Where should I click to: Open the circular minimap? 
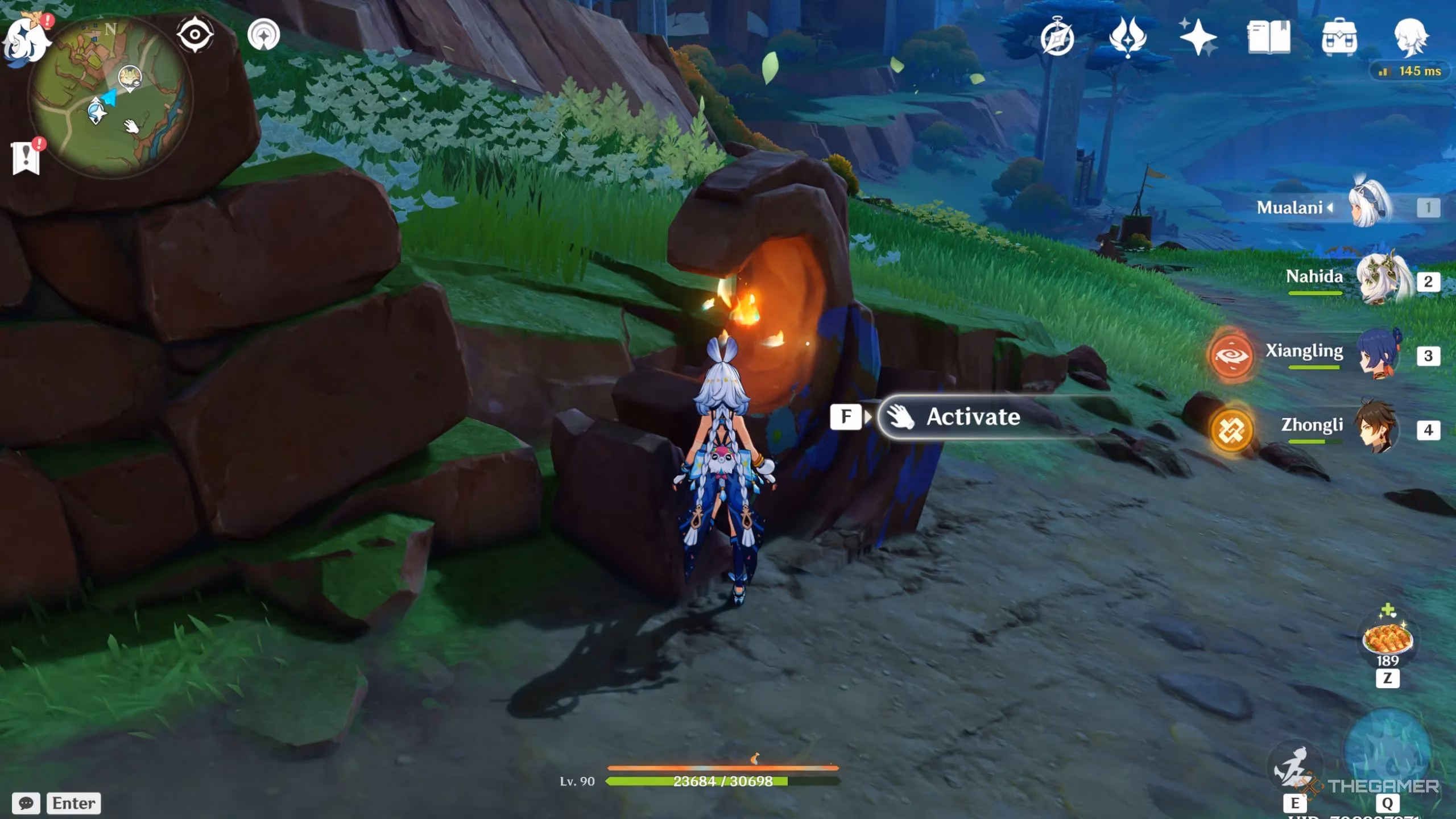coord(111,97)
